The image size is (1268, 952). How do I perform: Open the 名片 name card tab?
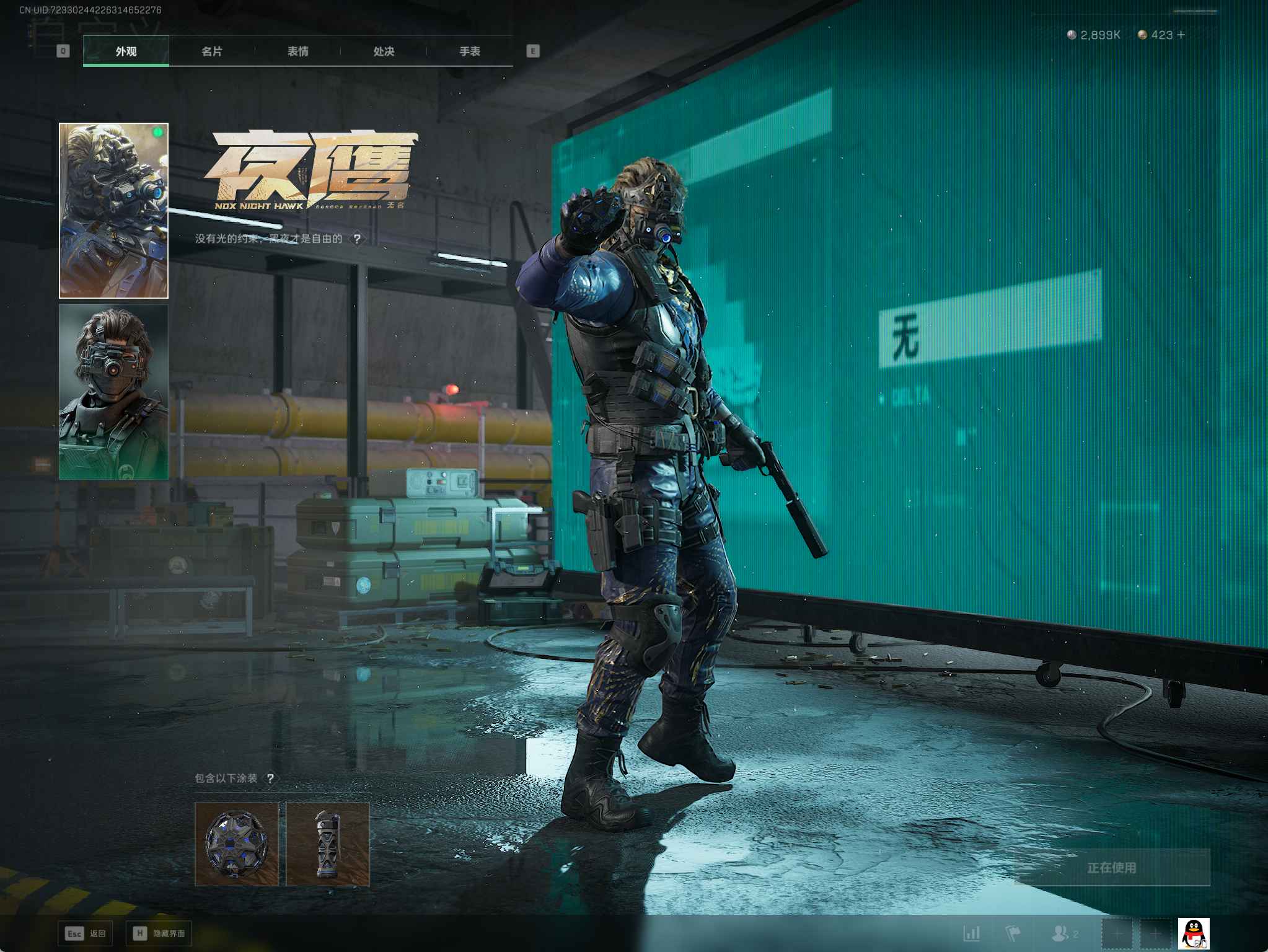coord(212,51)
